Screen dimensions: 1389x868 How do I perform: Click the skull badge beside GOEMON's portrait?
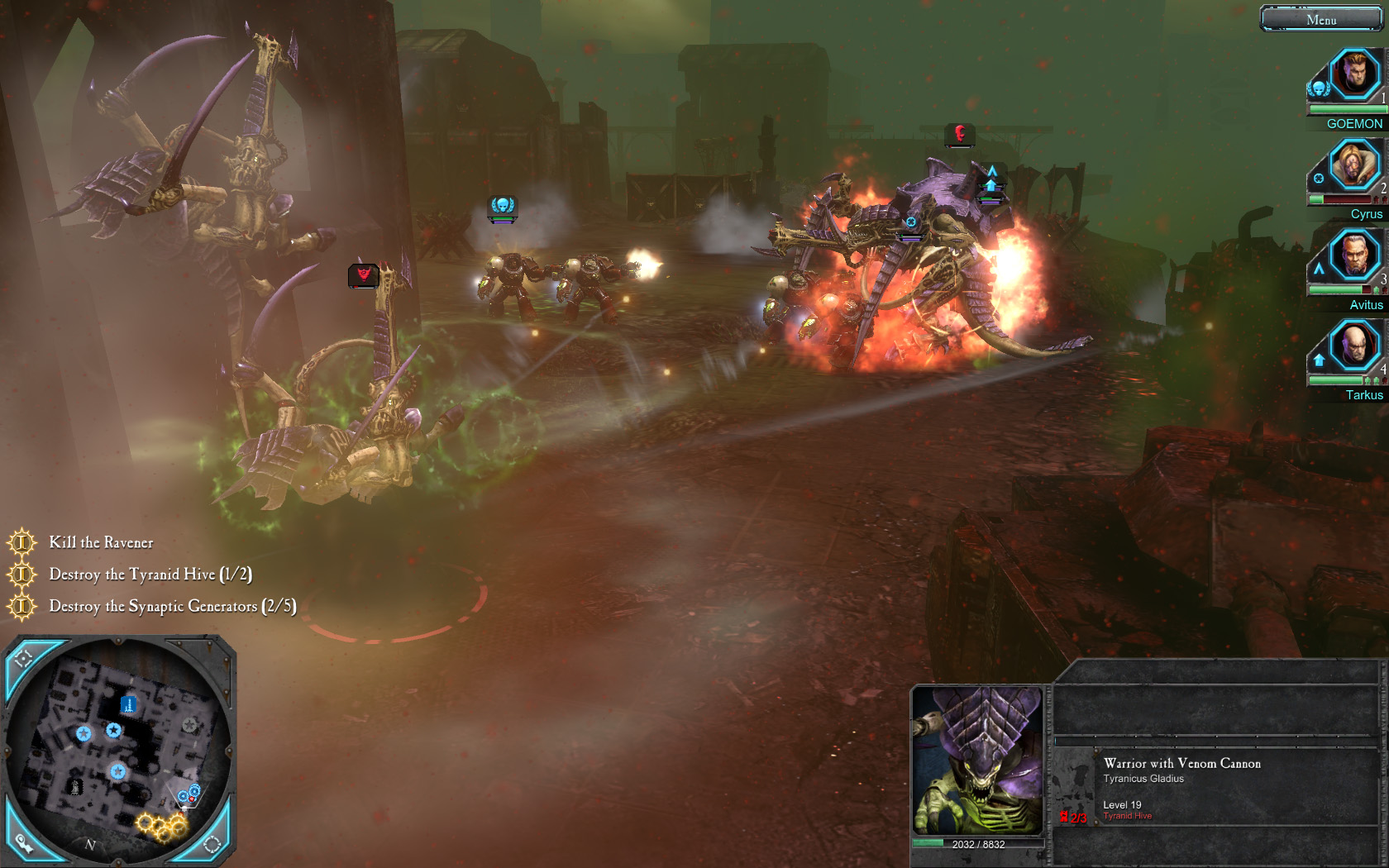(x=1319, y=88)
